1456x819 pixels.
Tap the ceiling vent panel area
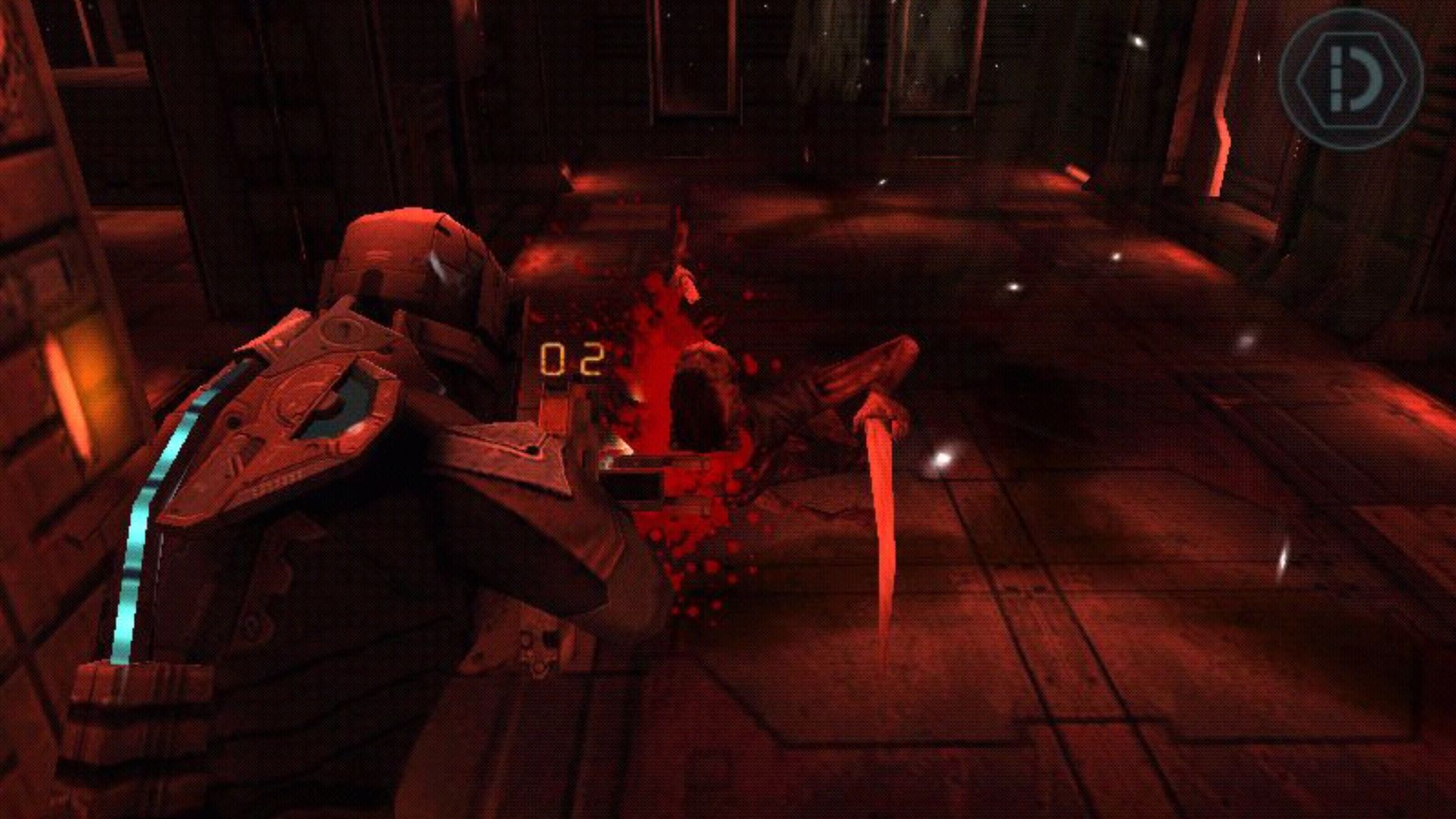pyautogui.click(x=872, y=45)
